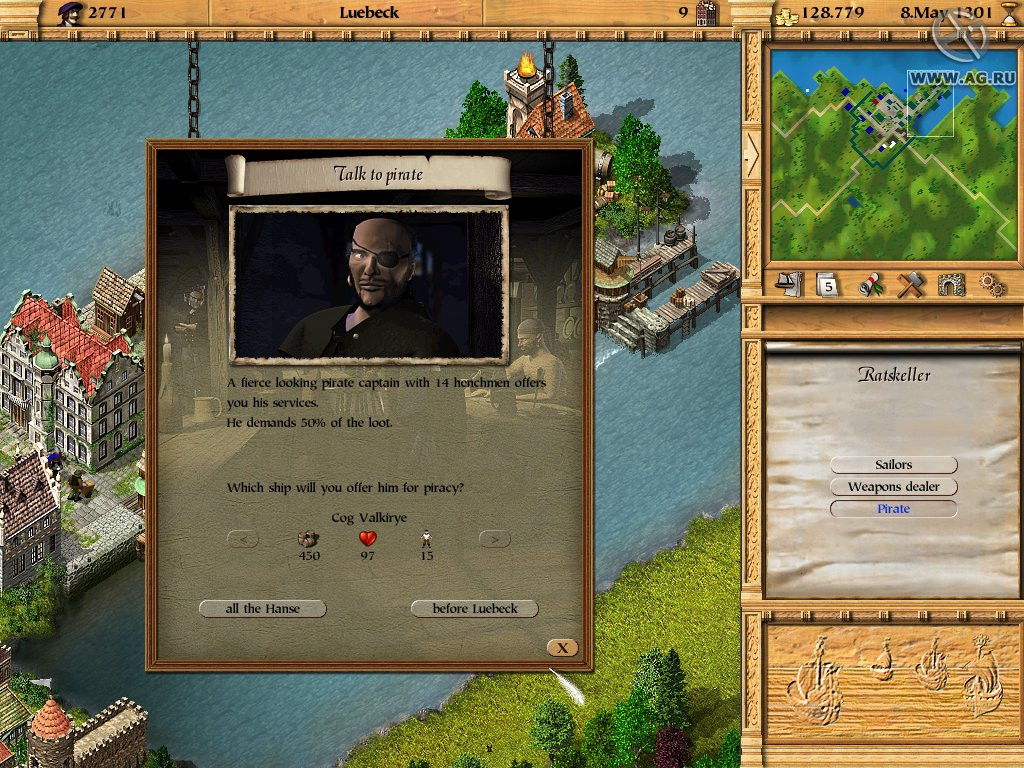Click the building icon beside number 9
The image size is (1024, 768).
[x=707, y=13]
